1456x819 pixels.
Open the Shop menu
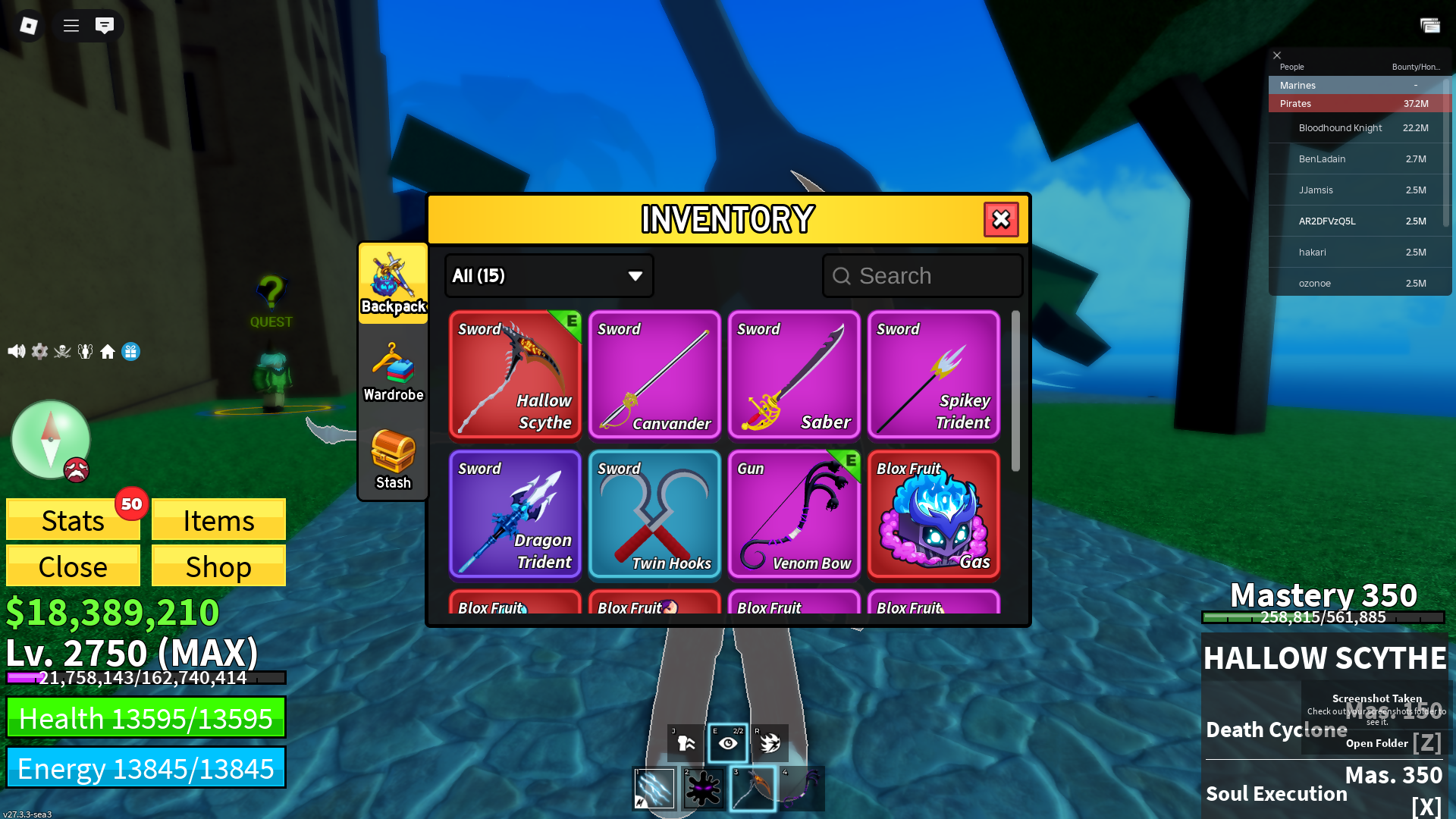(x=218, y=566)
